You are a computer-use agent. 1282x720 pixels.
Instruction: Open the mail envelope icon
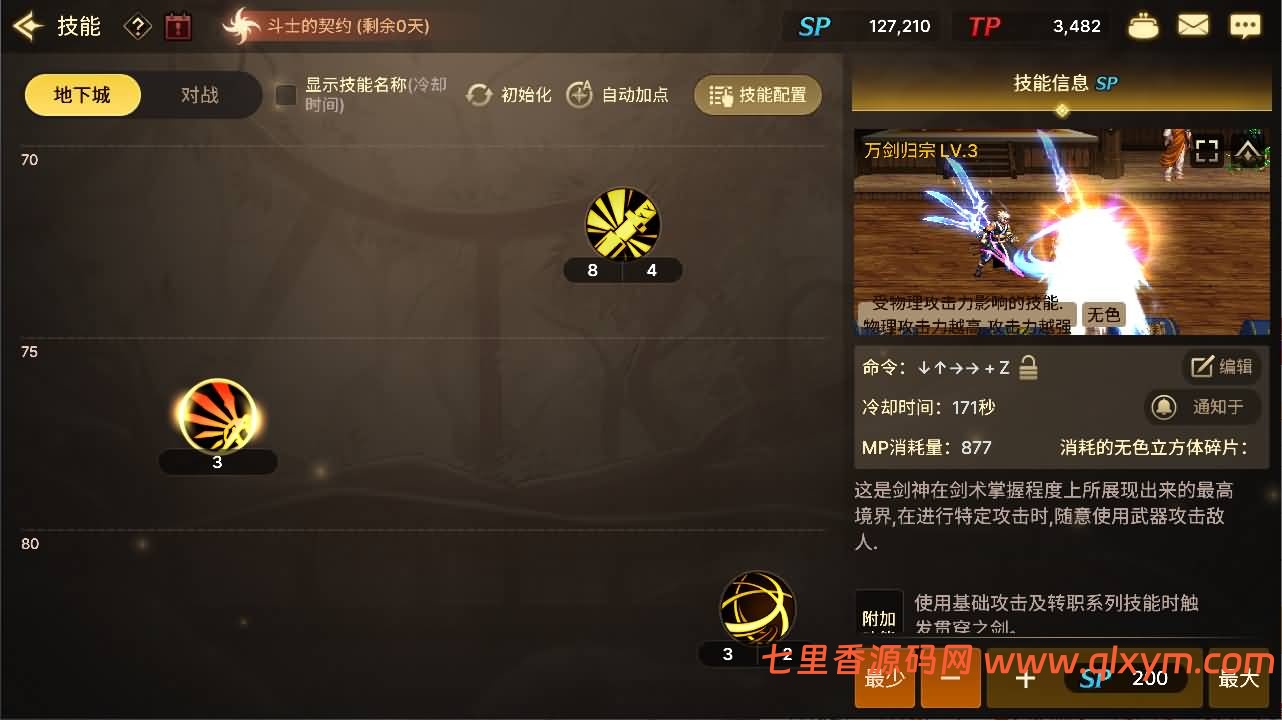coord(1193,25)
